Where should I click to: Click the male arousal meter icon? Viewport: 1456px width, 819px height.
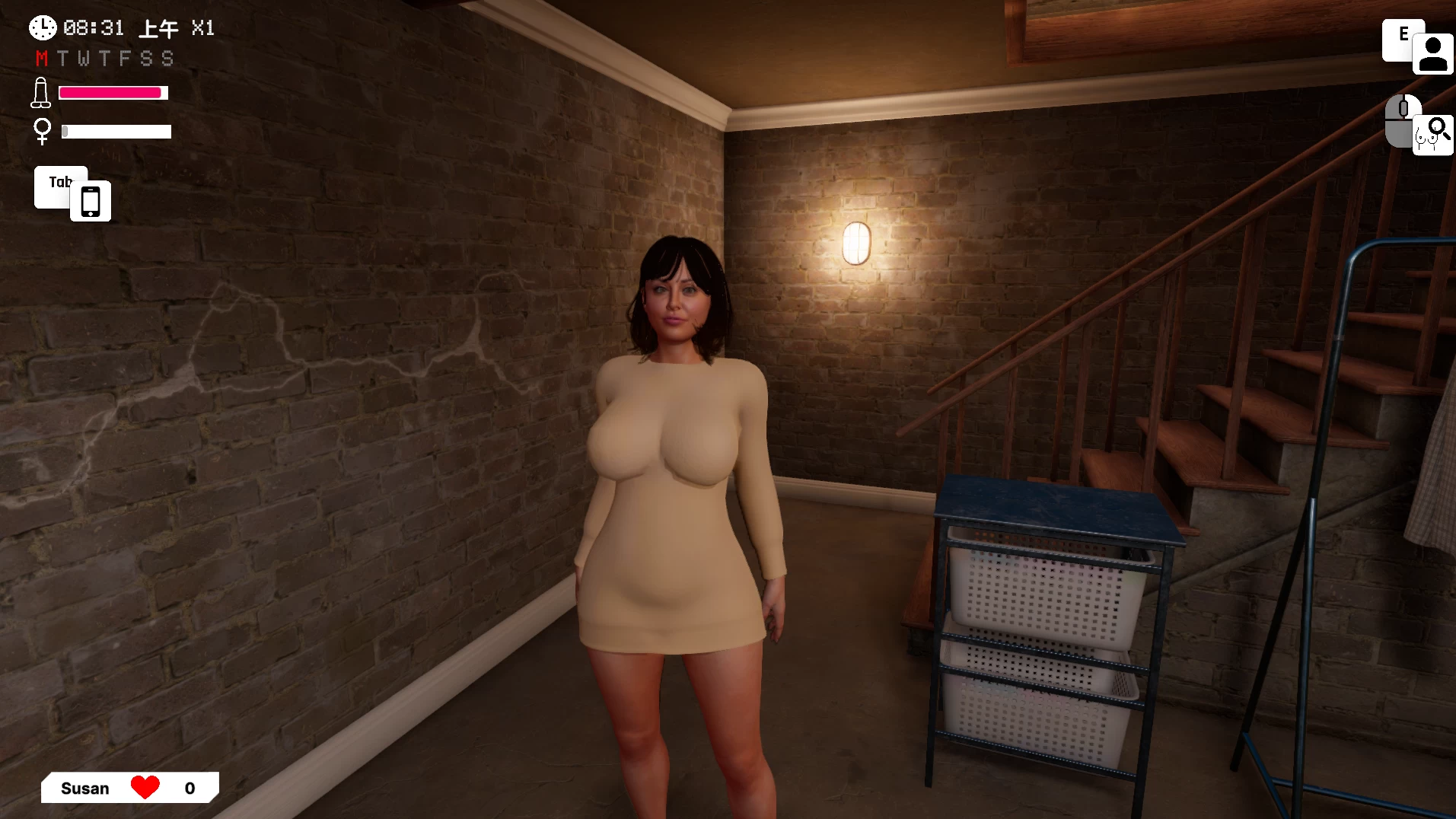(41, 92)
